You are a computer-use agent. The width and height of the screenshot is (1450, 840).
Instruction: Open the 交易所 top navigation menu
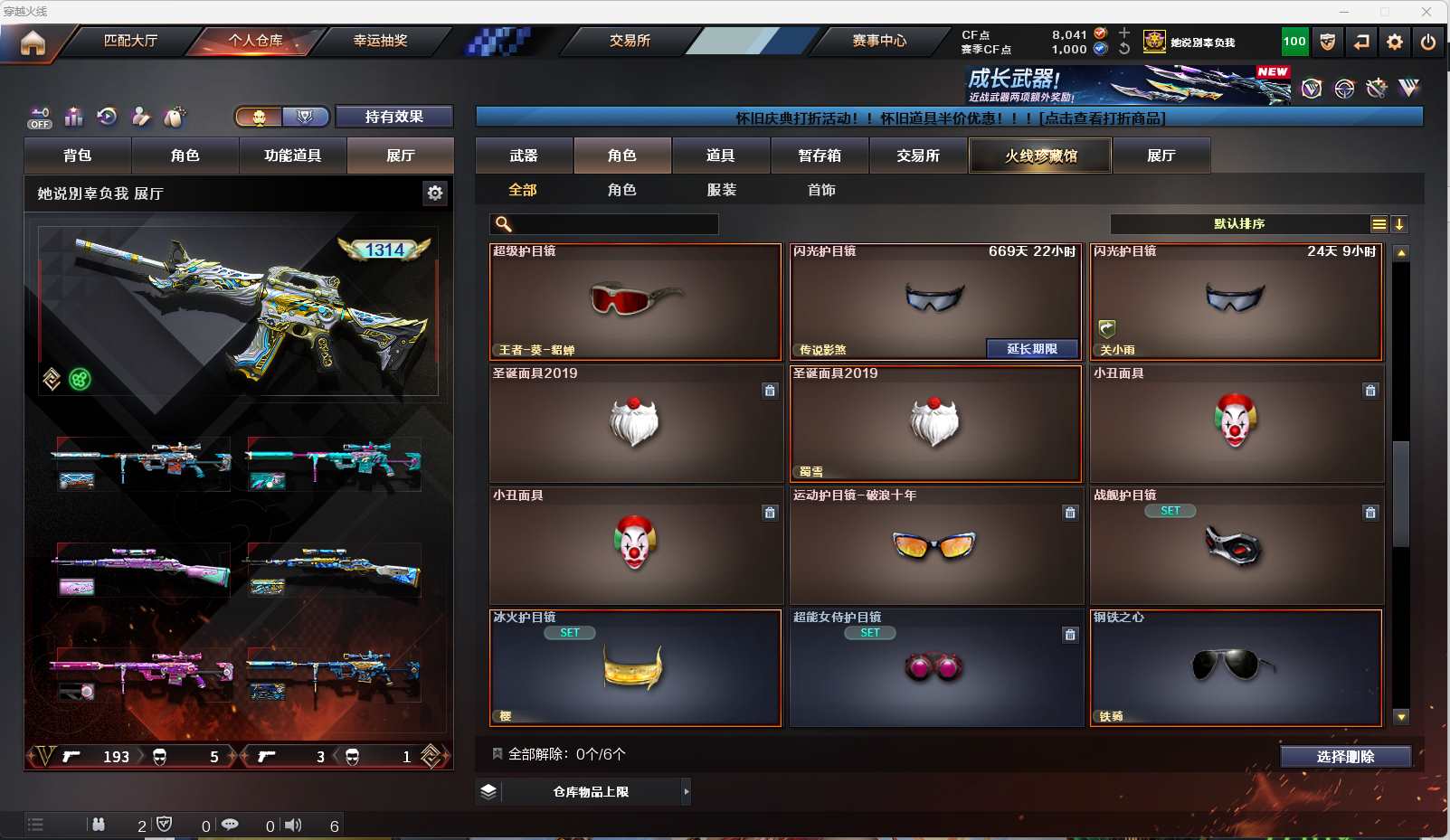[630, 41]
